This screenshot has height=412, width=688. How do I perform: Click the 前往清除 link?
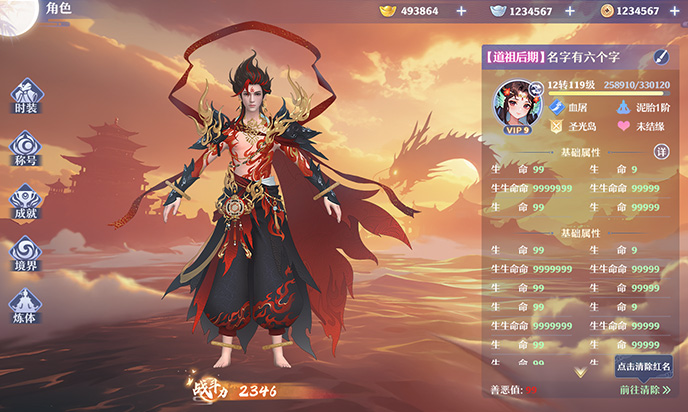(x=643, y=389)
